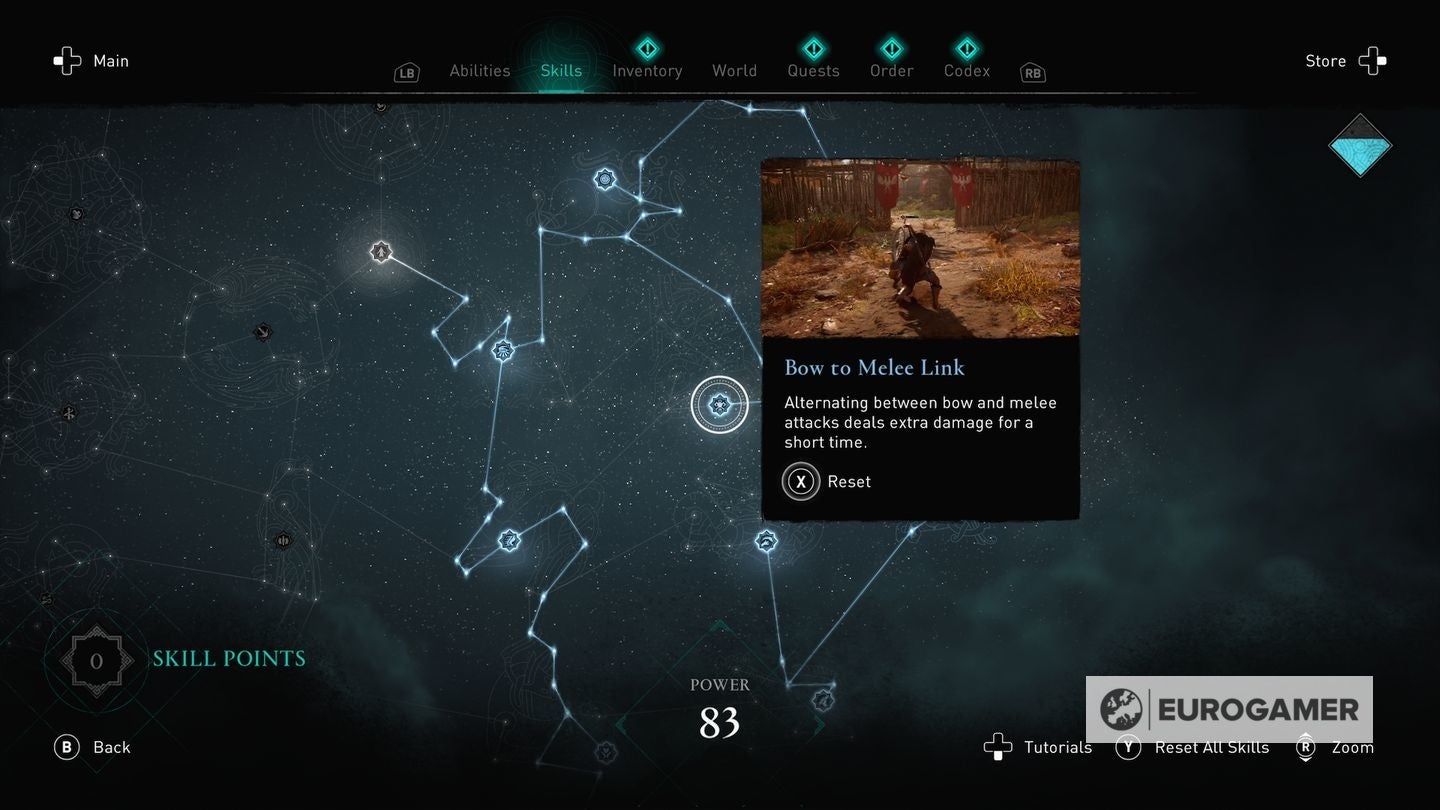The width and height of the screenshot is (1440, 810).
Task: Click the Skill Points octagon emblem
Action: coord(96,659)
